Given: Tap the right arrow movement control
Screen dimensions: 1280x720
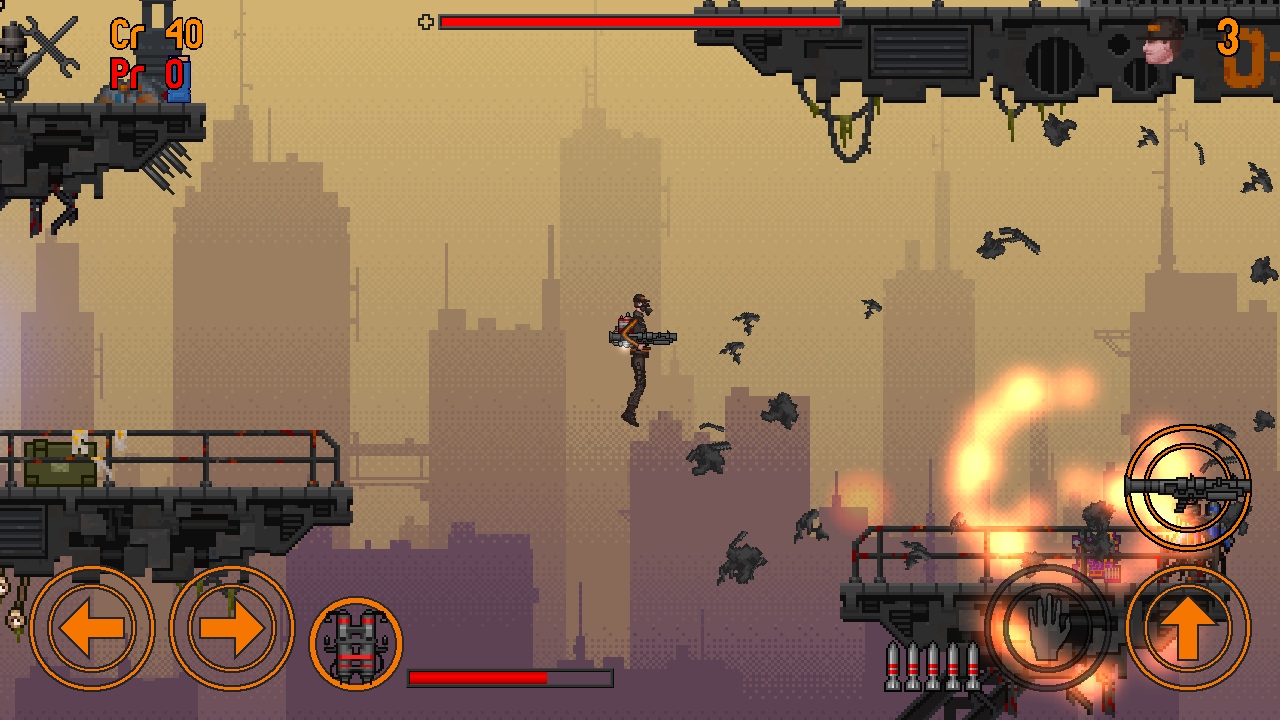Looking at the screenshot, I should tap(230, 627).
